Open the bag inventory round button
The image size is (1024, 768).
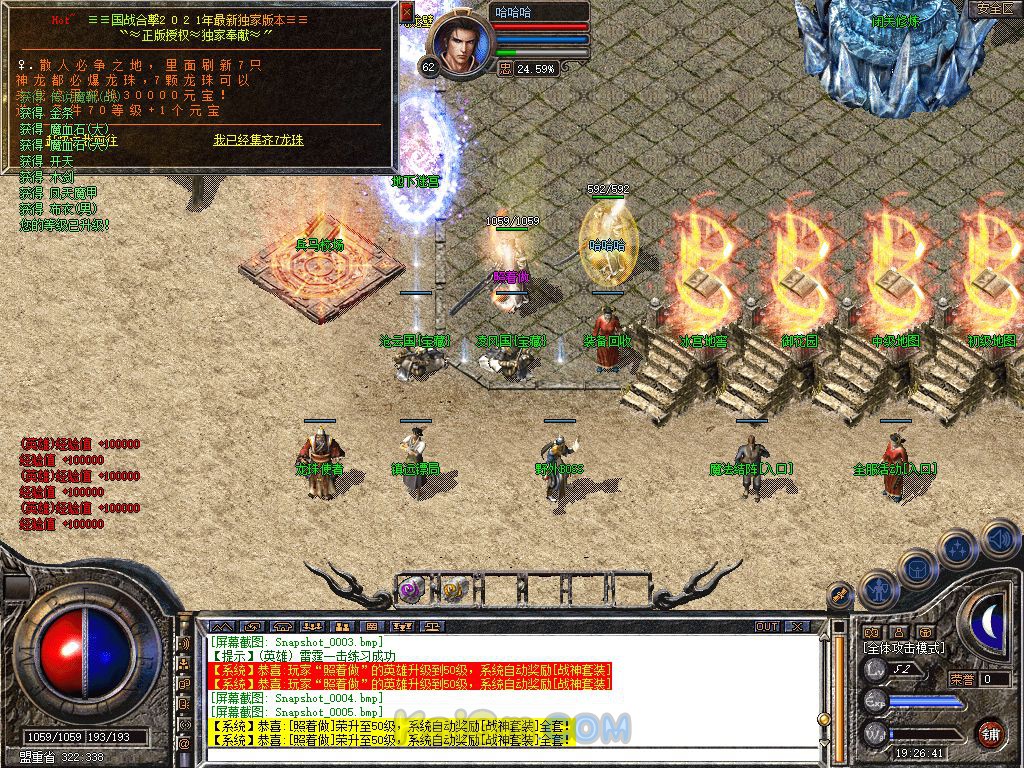click(916, 567)
